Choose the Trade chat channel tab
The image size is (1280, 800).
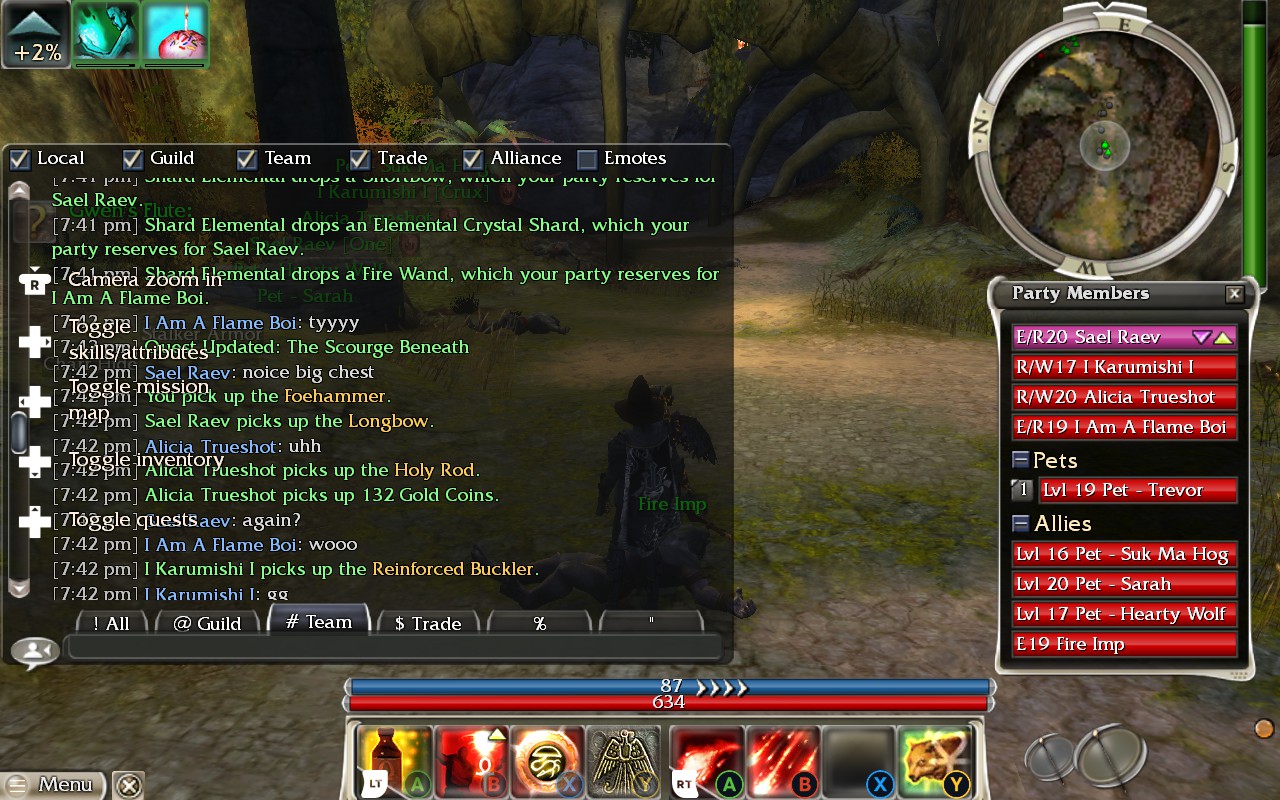[428, 623]
